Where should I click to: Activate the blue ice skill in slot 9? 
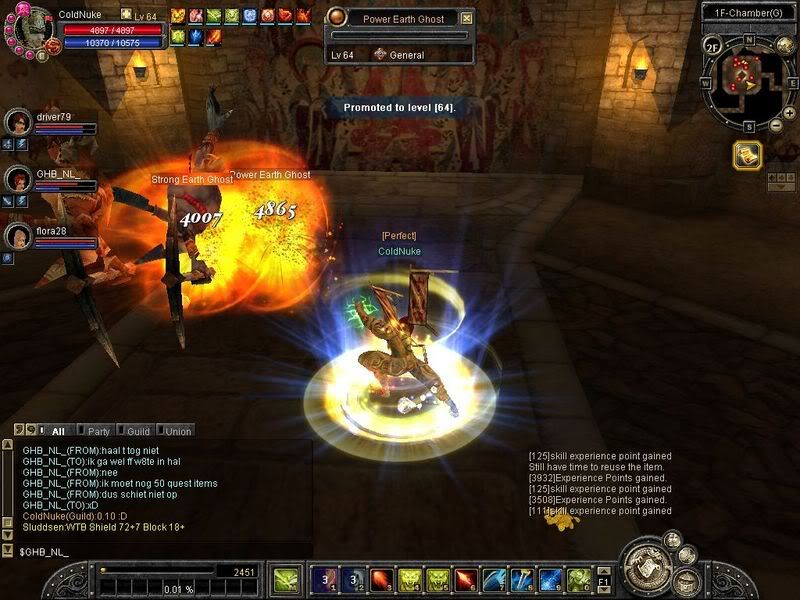coord(550,579)
